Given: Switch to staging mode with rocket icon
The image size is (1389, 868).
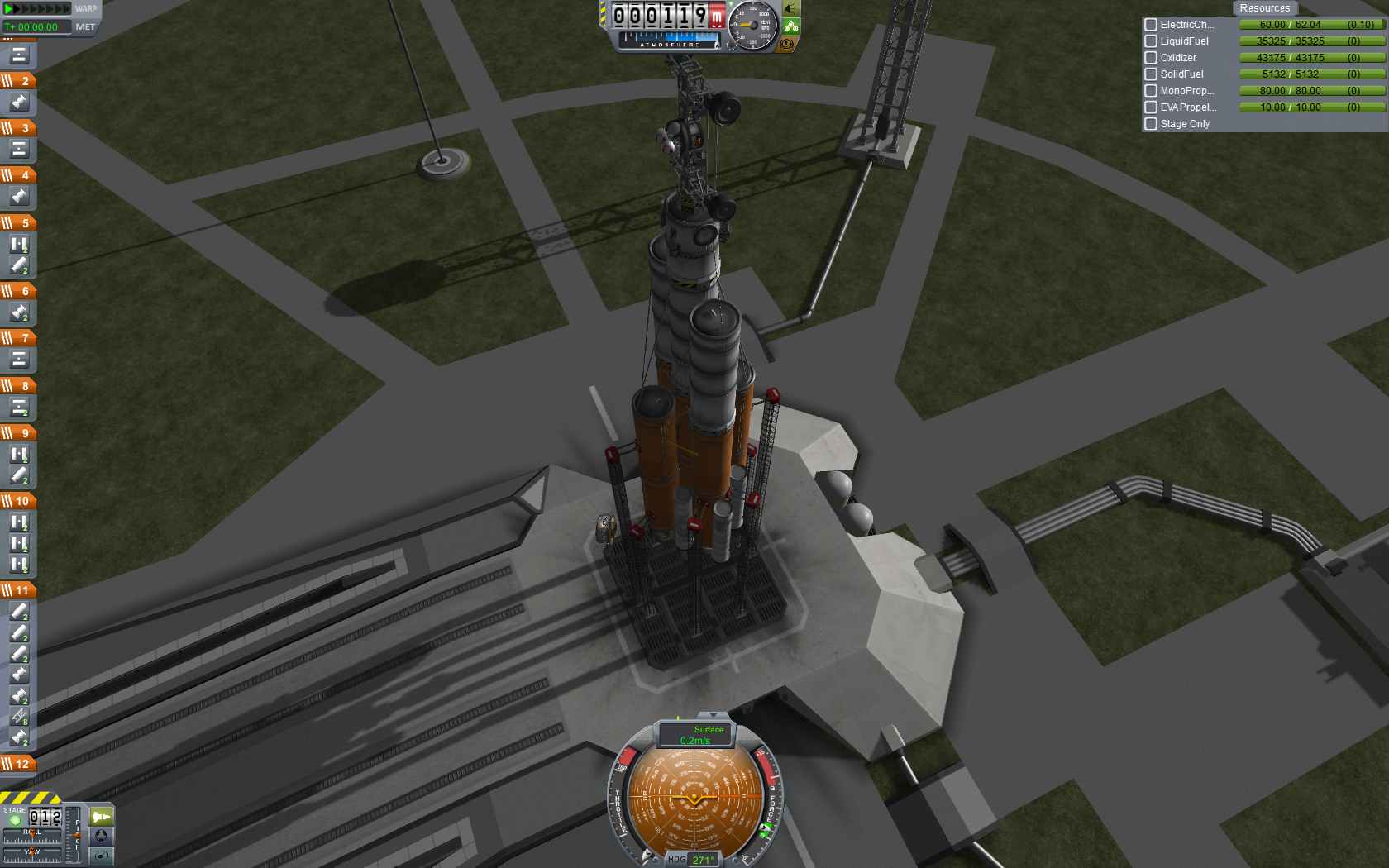Looking at the screenshot, I should coord(101,817).
